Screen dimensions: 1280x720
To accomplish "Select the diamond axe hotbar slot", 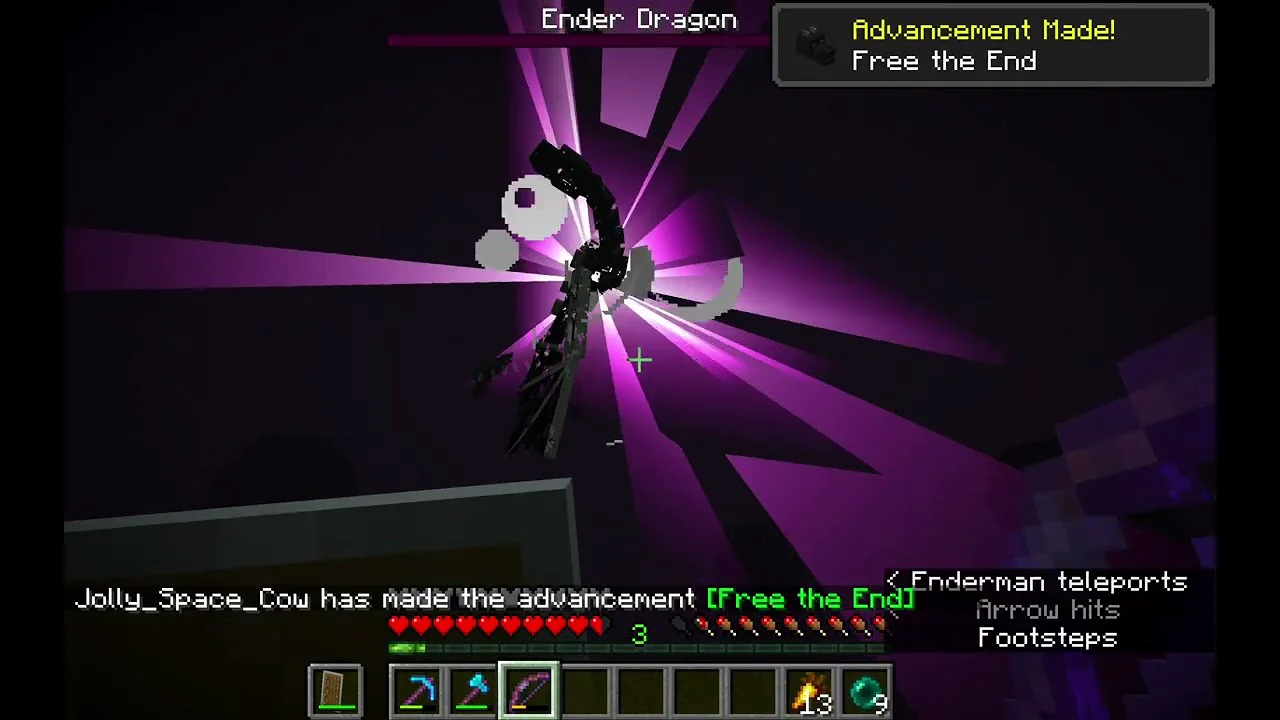I will [x=473, y=691].
